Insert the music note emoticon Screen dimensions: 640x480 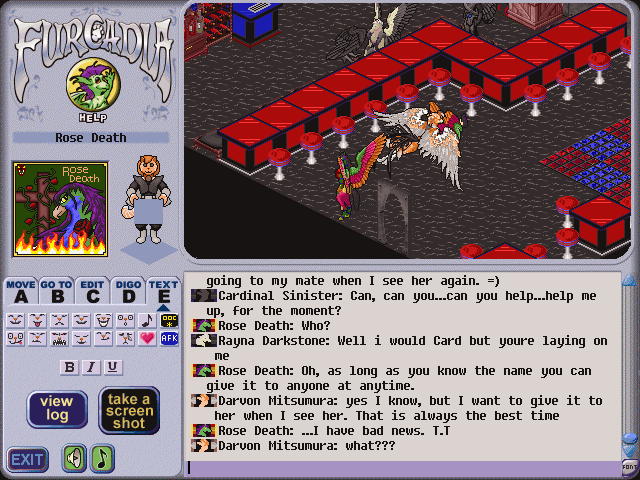pyautogui.click(x=148, y=320)
